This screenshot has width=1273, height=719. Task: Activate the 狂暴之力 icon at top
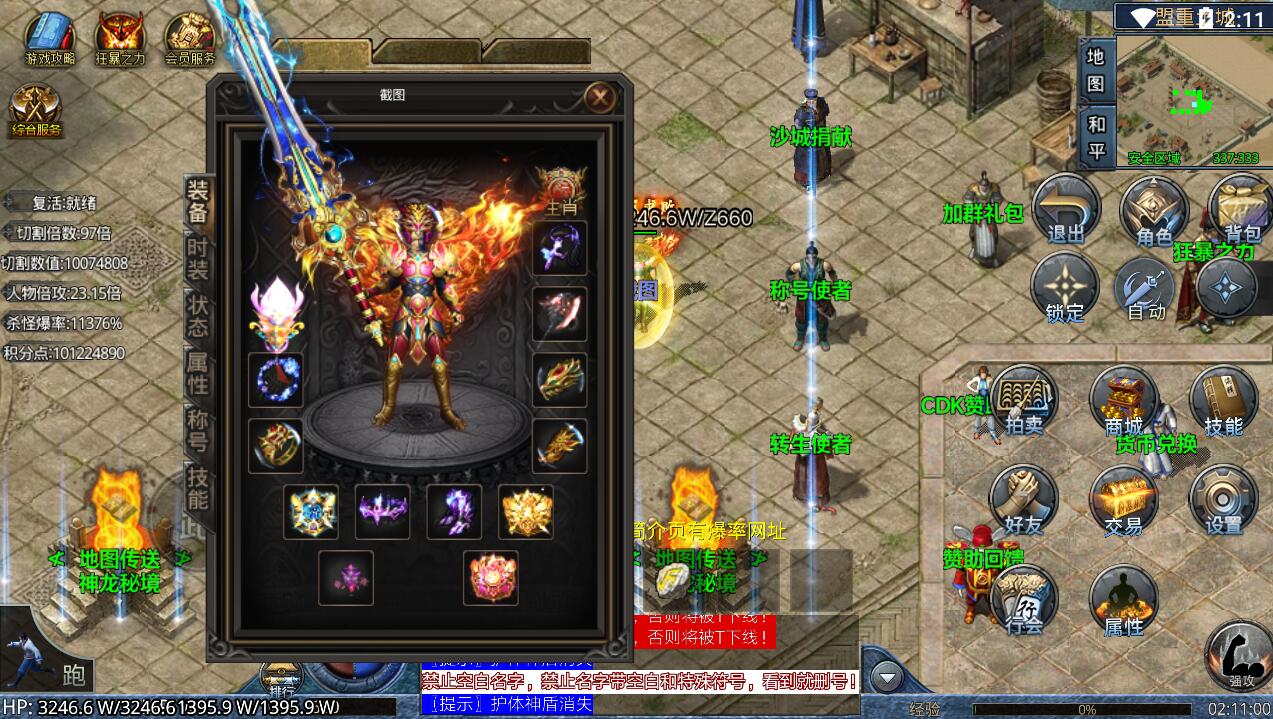(x=120, y=38)
